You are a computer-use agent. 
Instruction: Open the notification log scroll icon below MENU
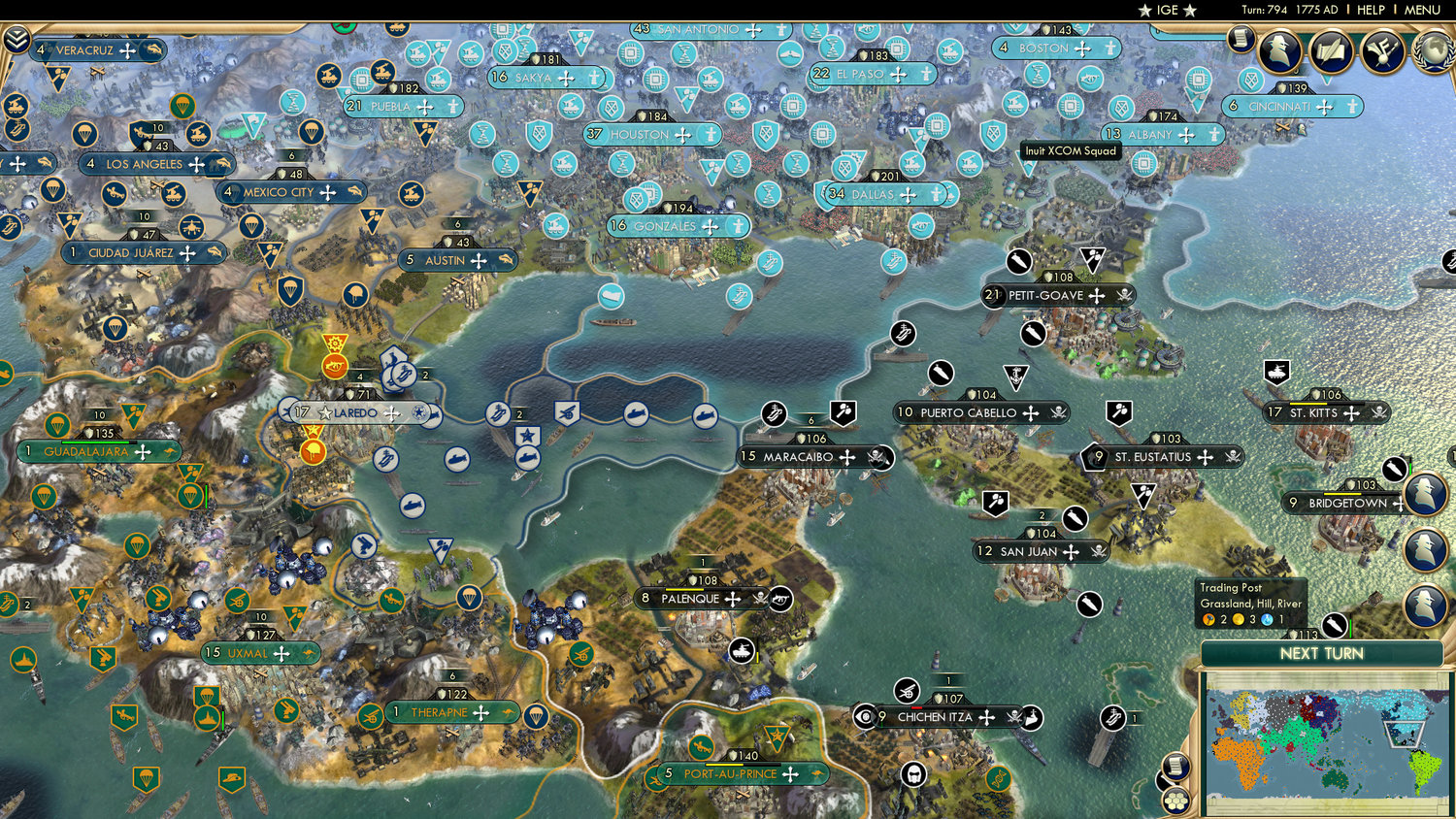(1242, 41)
